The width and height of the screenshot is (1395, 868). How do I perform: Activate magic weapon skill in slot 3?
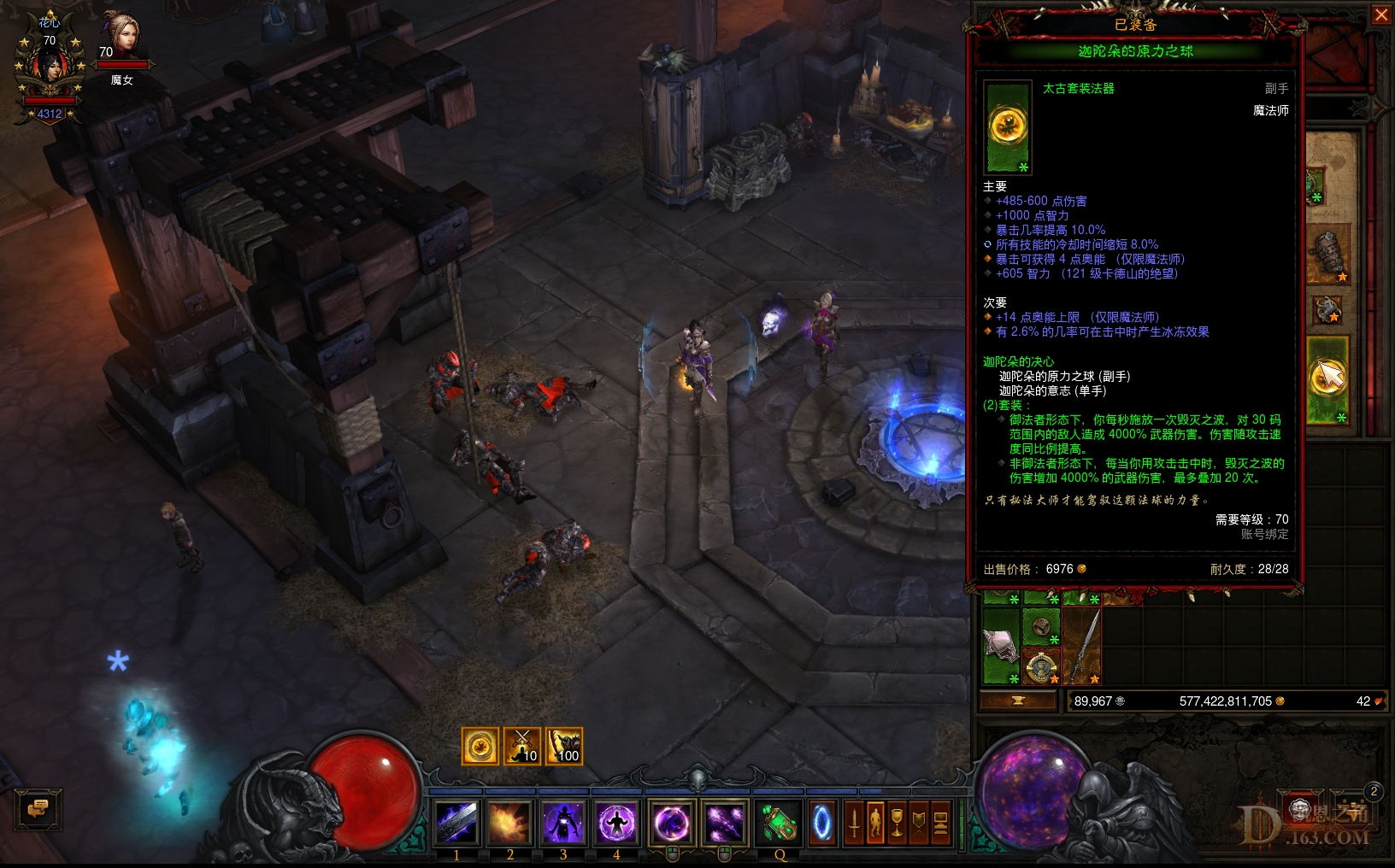(x=562, y=823)
